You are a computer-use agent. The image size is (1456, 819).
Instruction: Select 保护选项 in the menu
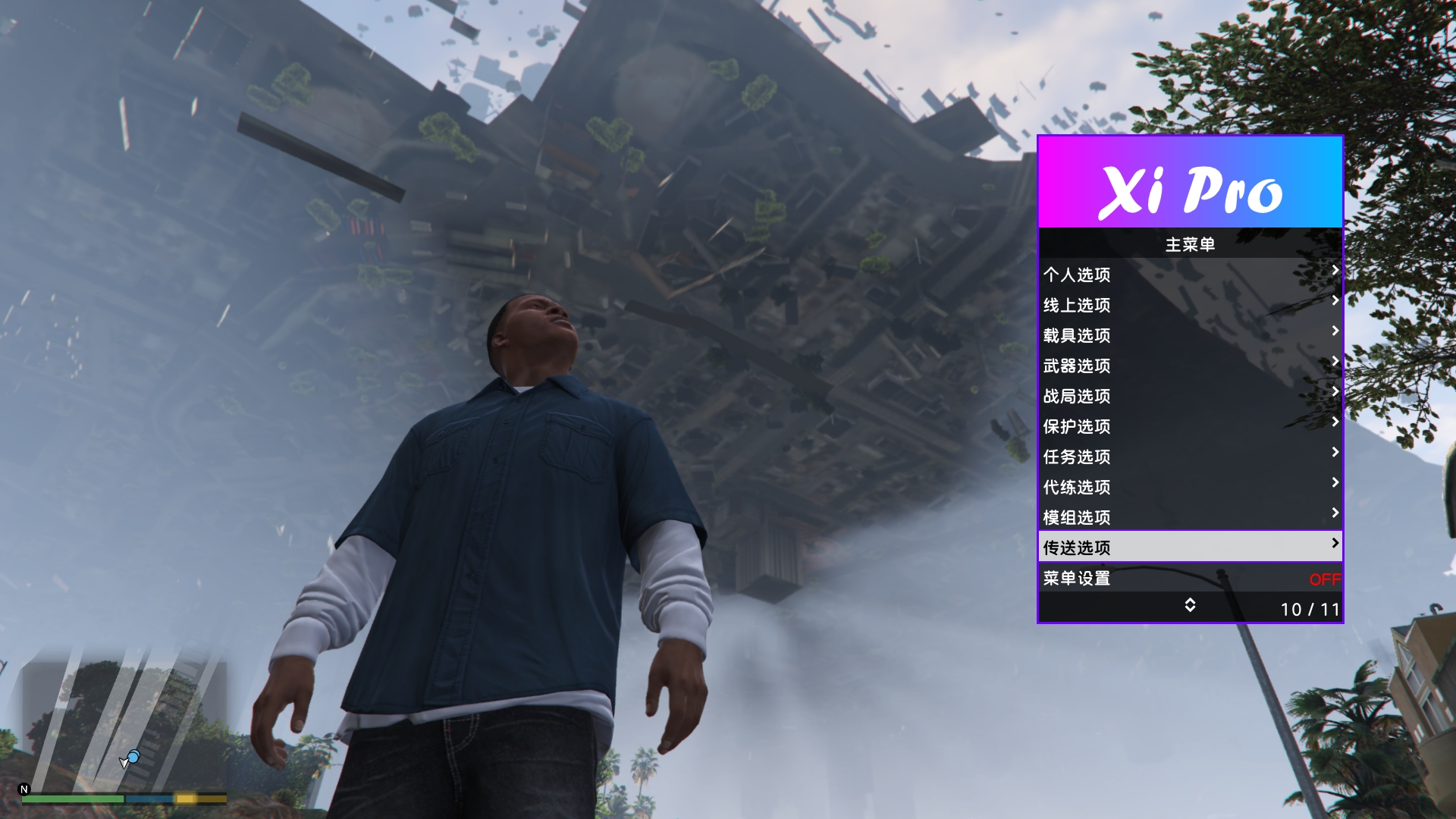pos(1189,425)
